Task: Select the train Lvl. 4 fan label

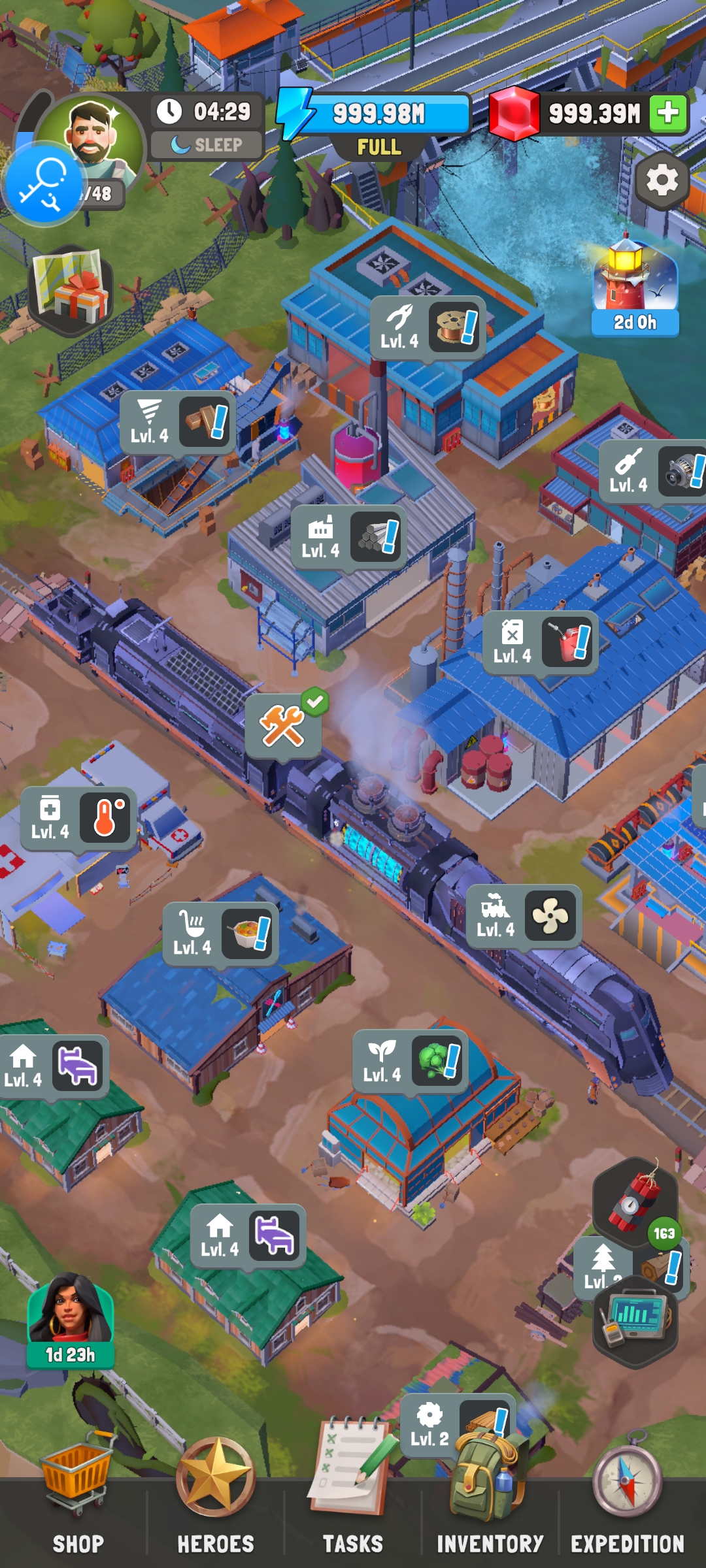Action: (524, 916)
